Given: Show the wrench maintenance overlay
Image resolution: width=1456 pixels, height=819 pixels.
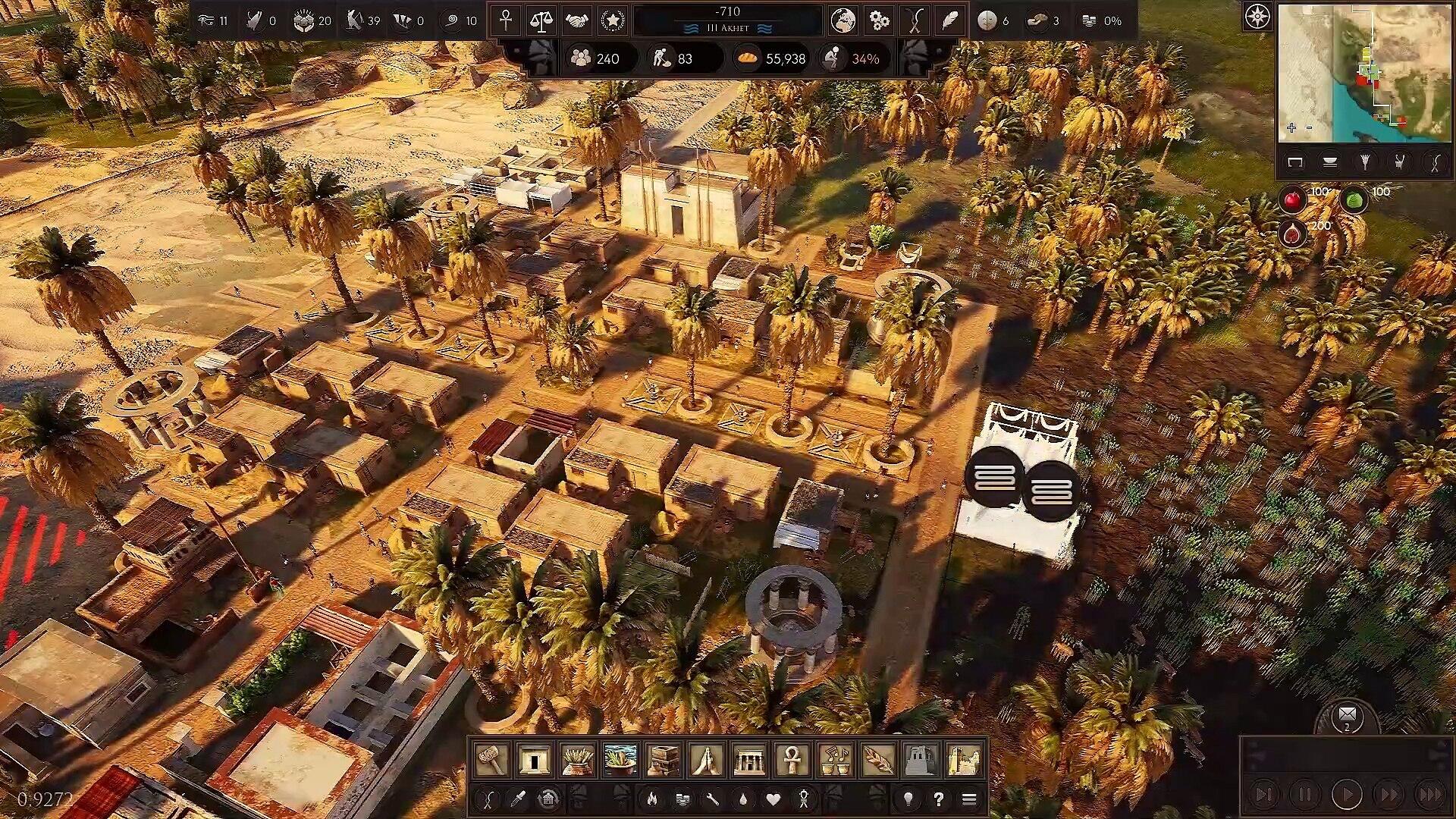Looking at the screenshot, I should pyautogui.click(x=712, y=799).
